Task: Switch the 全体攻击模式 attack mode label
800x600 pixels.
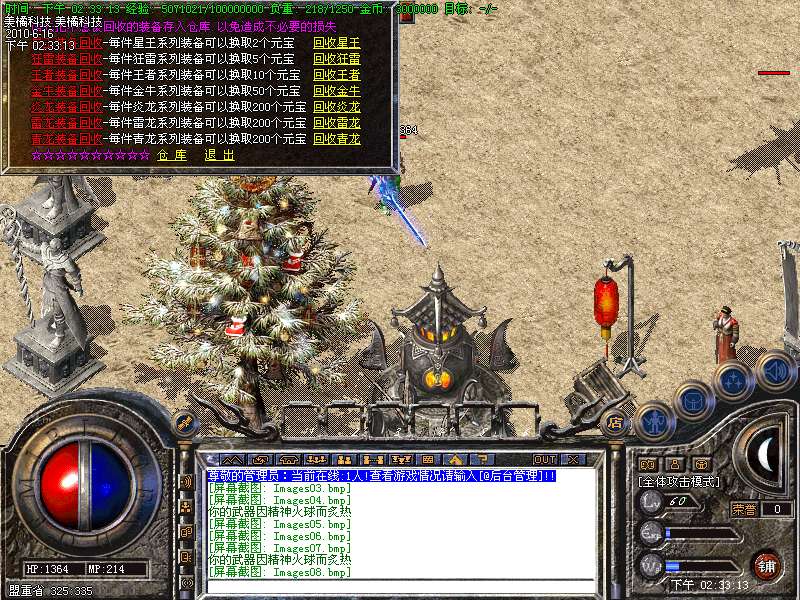Action: 679,482
